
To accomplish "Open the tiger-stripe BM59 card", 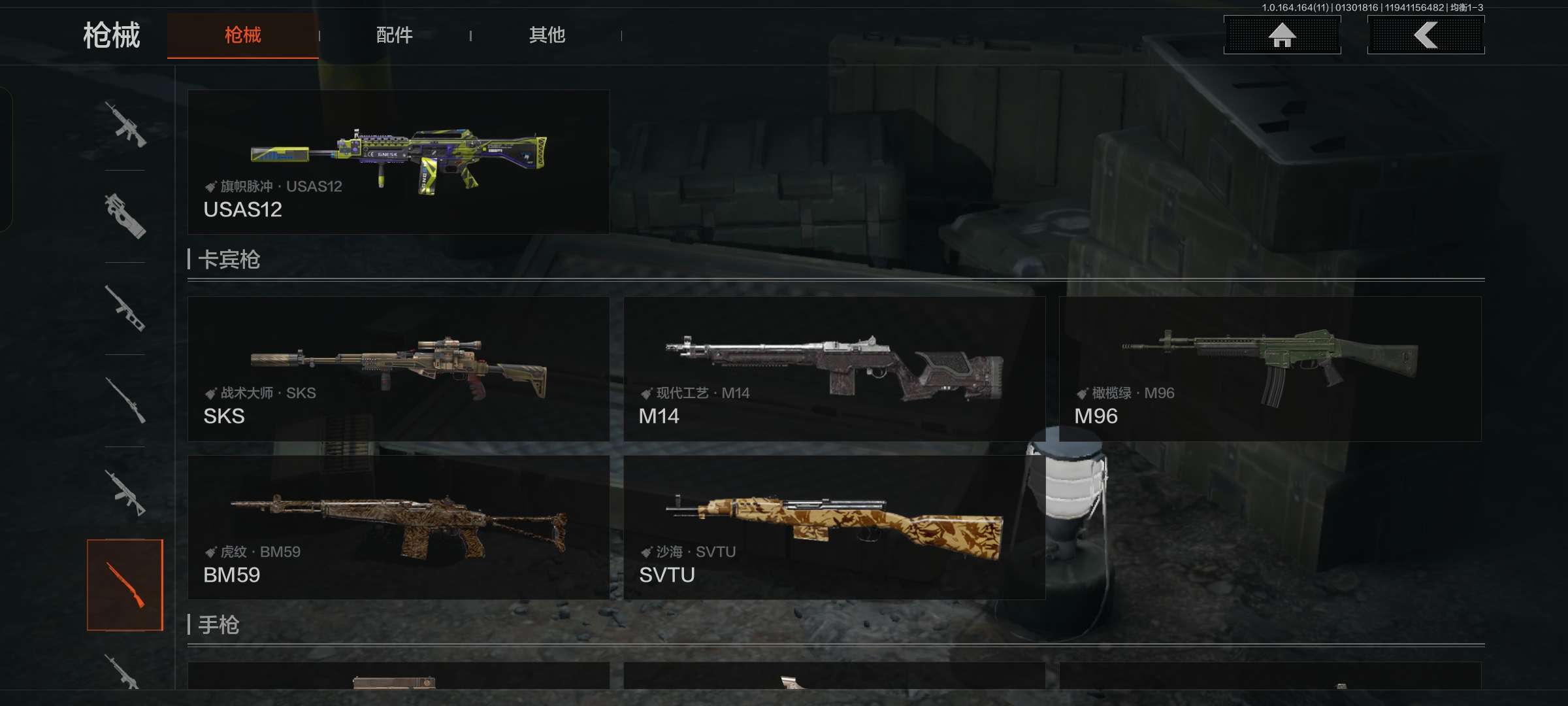I will (x=399, y=528).
